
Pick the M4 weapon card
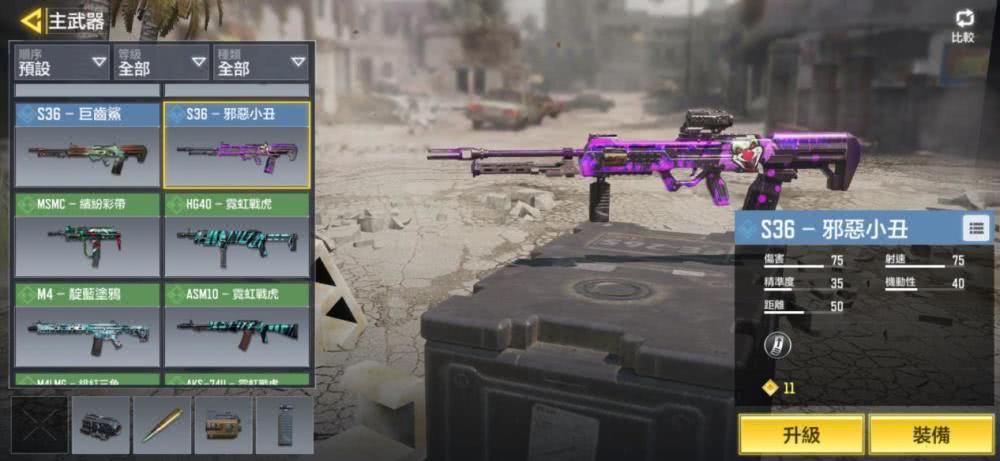coord(87,325)
